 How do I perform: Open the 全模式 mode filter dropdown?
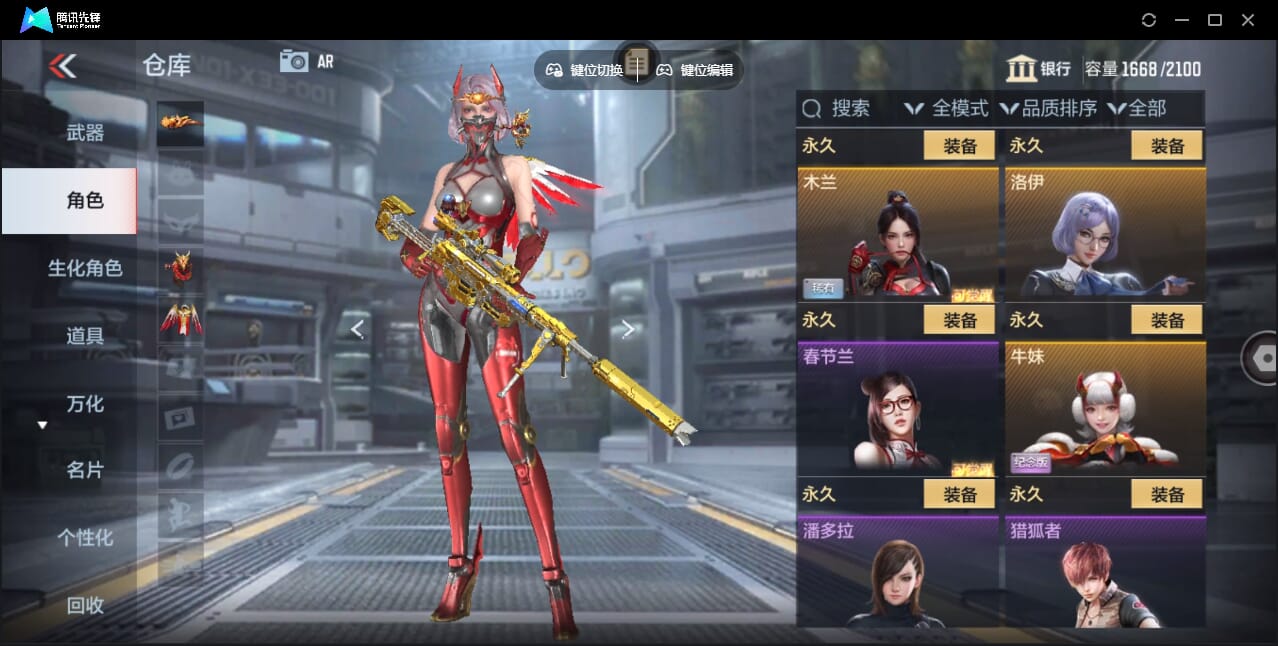[946, 108]
